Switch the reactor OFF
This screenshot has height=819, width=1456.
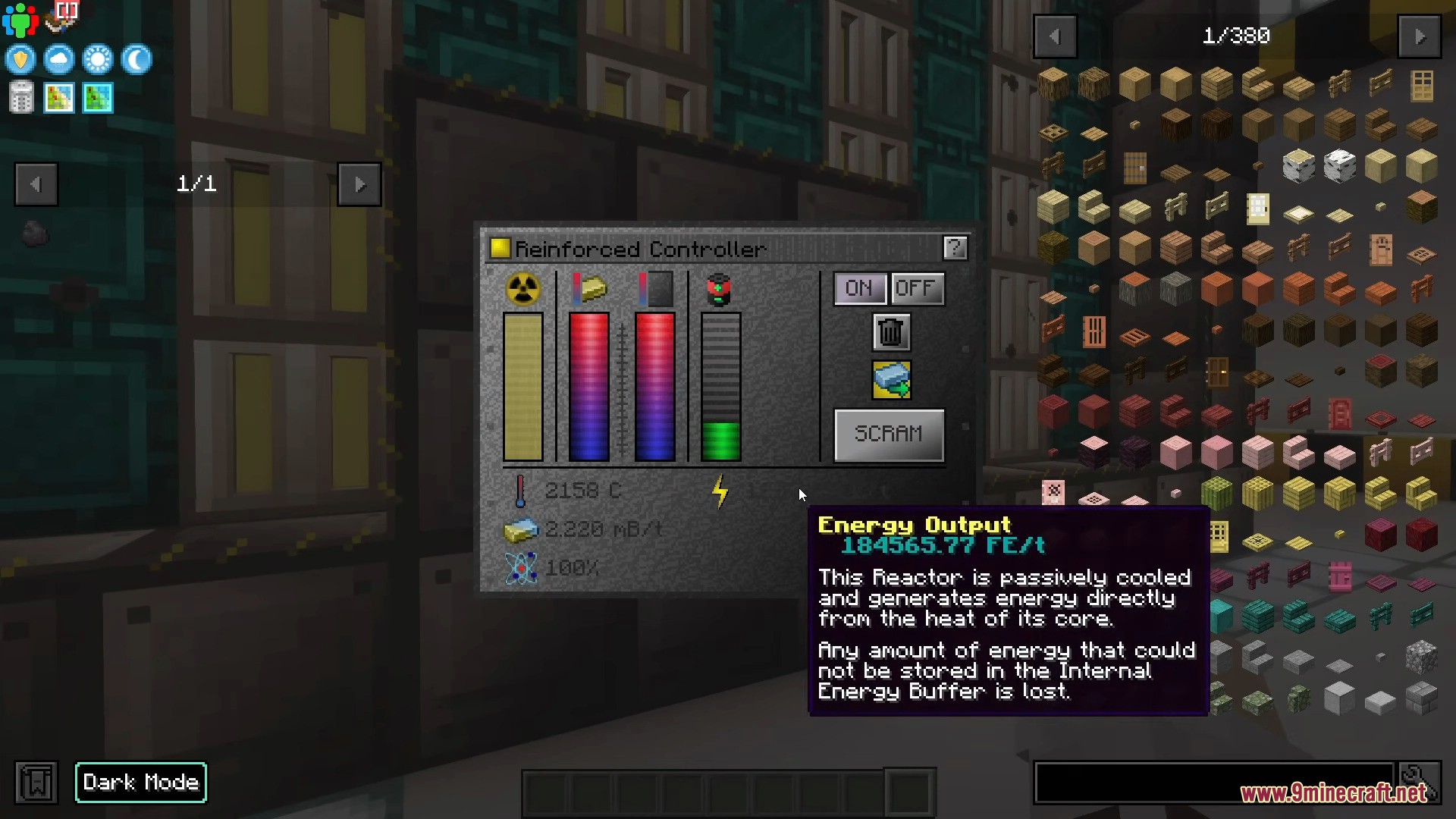click(x=917, y=288)
